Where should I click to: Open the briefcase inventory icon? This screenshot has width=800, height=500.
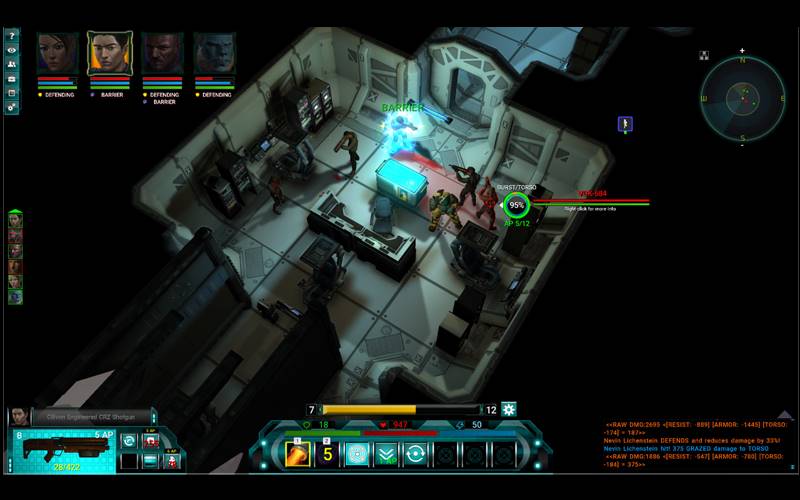pos(12,78)
